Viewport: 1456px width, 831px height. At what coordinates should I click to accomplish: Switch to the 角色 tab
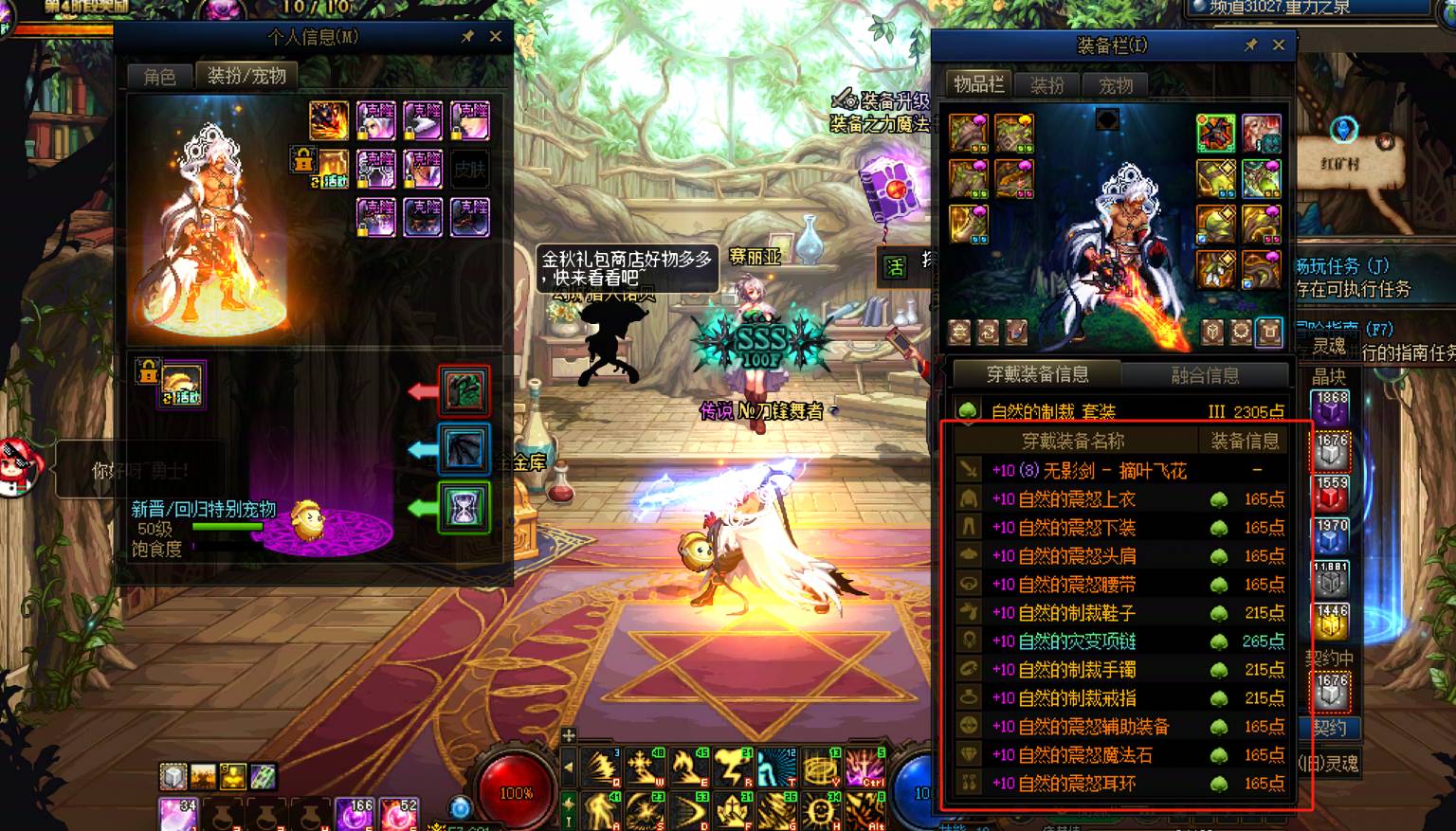click(159, 77)
